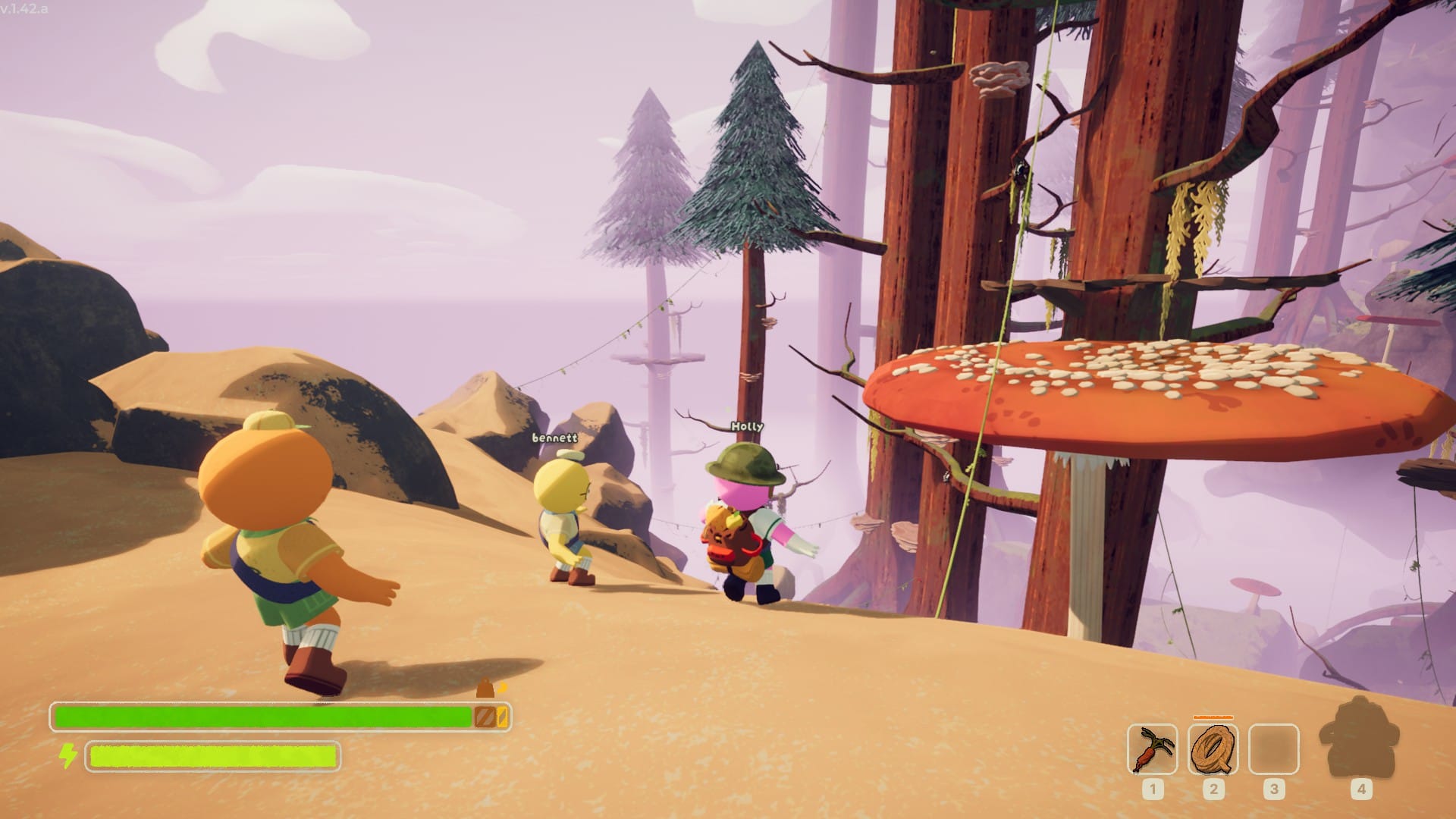Click Holly's player nametag
The width and height of the screenshot is (1456, 819).
coord(746,426)
